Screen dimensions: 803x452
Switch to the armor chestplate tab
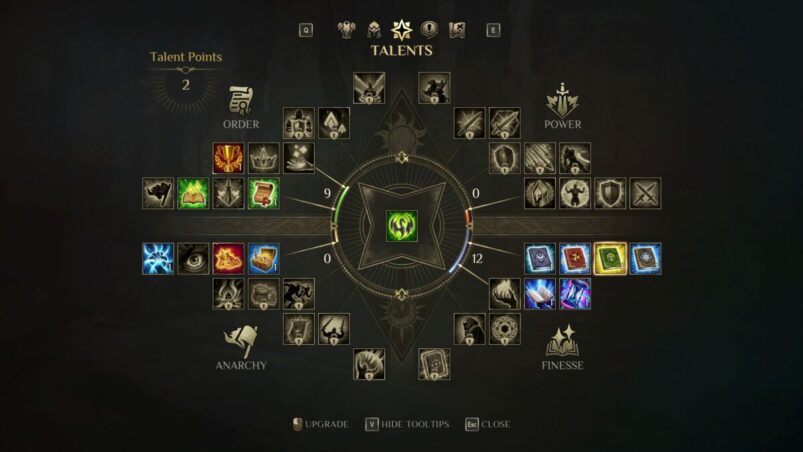click(x=348, y=29)
